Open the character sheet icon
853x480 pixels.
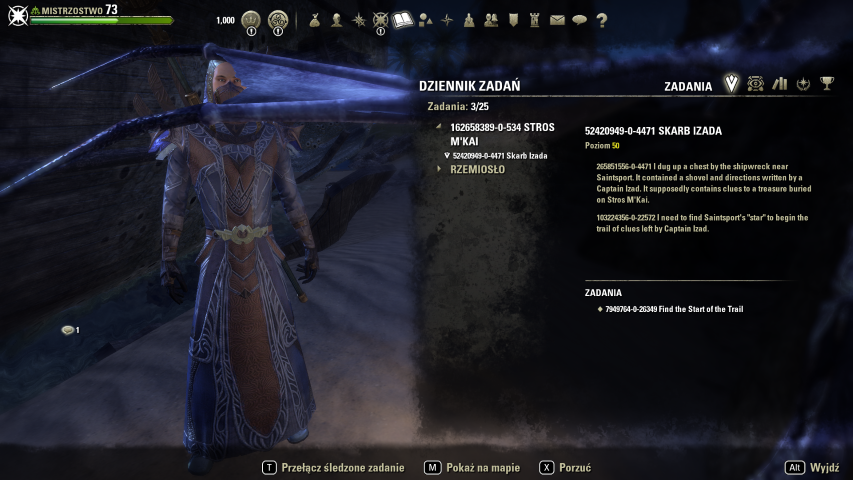[x=336, y=19]
